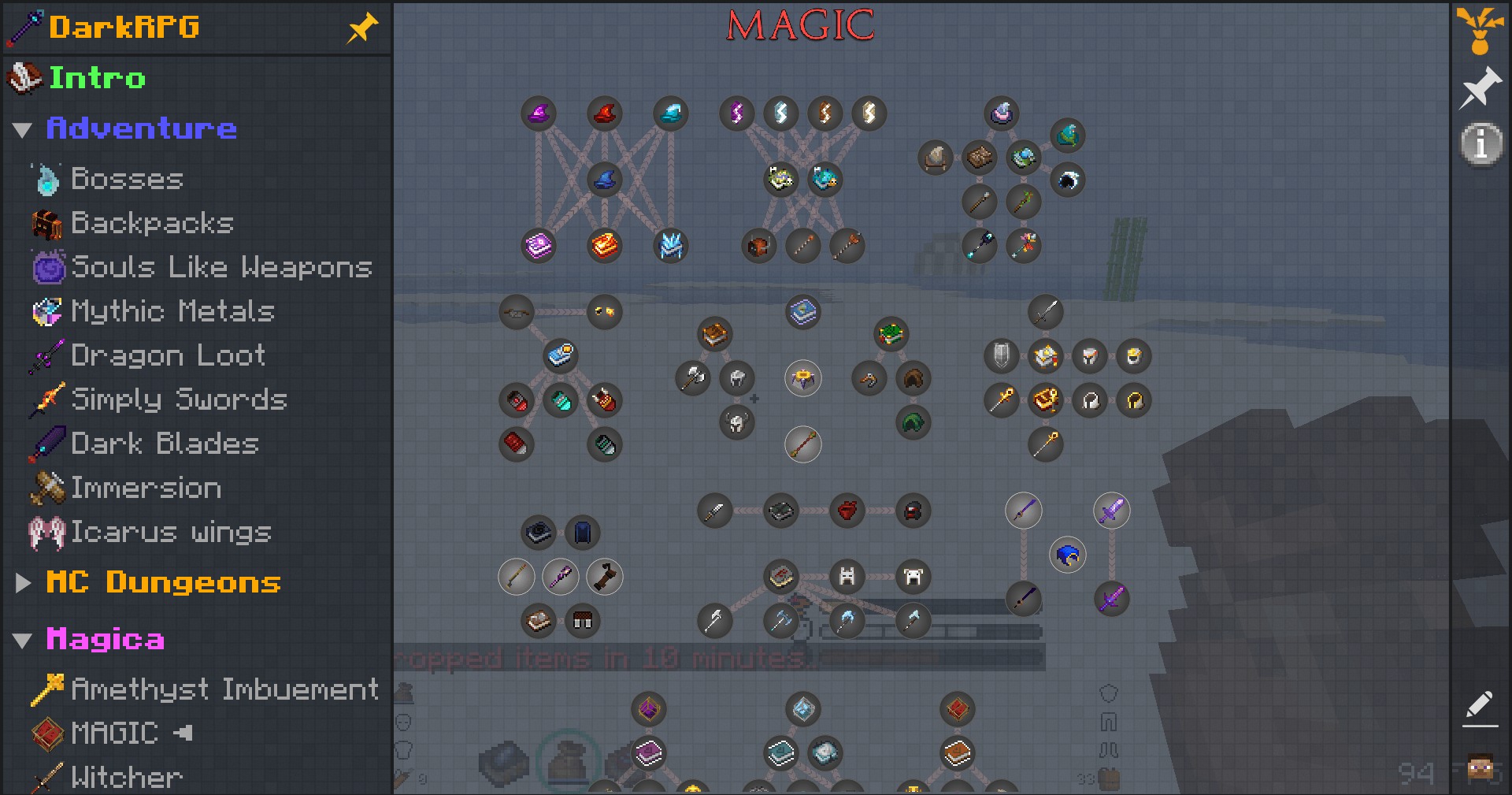View the Icarus wings chapter

[171, 532]
